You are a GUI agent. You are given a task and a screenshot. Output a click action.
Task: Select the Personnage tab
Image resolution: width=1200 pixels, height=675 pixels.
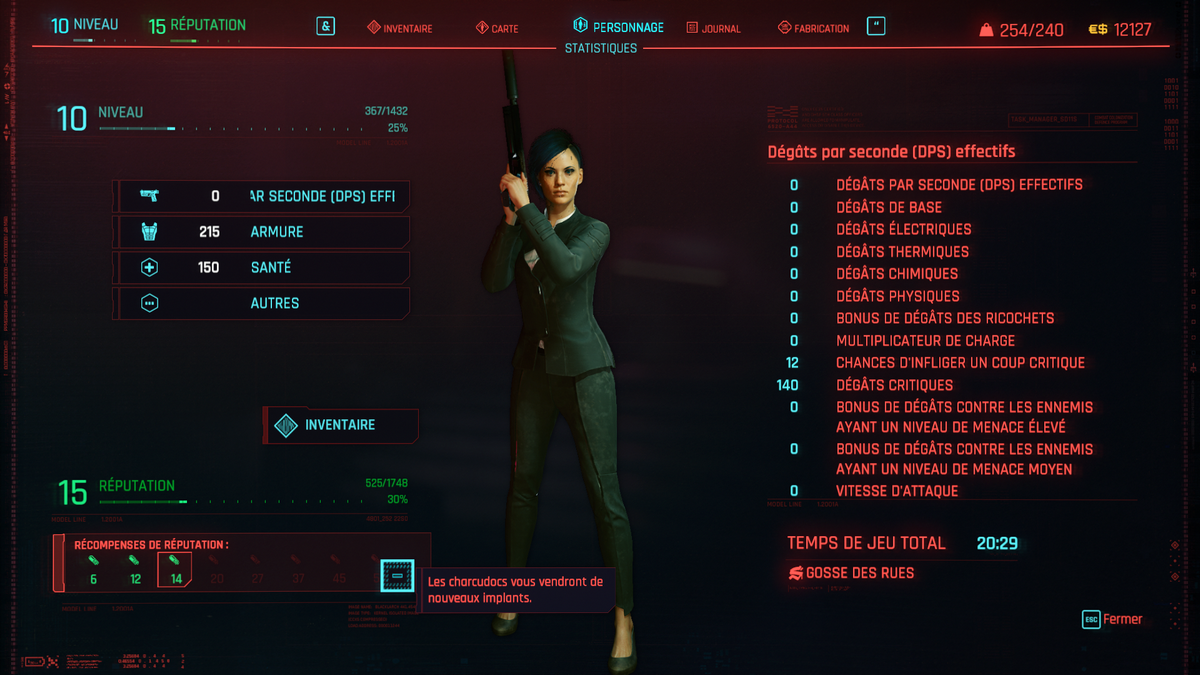(618, 27)
